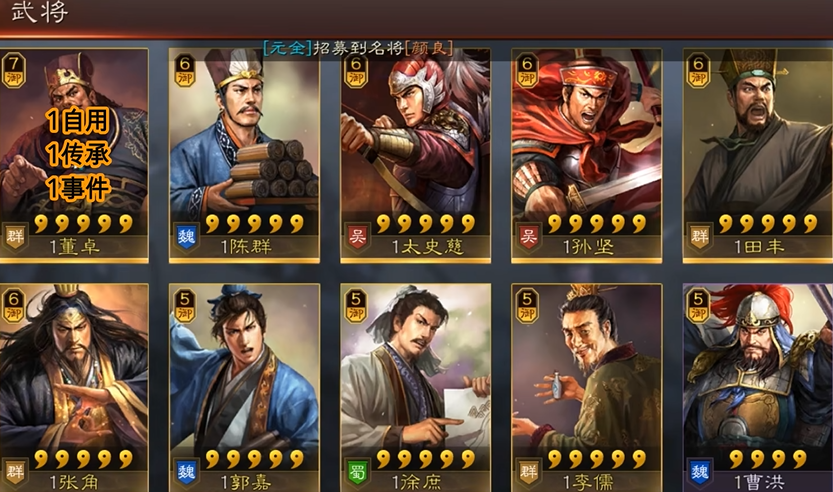
Task: Select the 徐庶 general card
Action: (415, 385)
